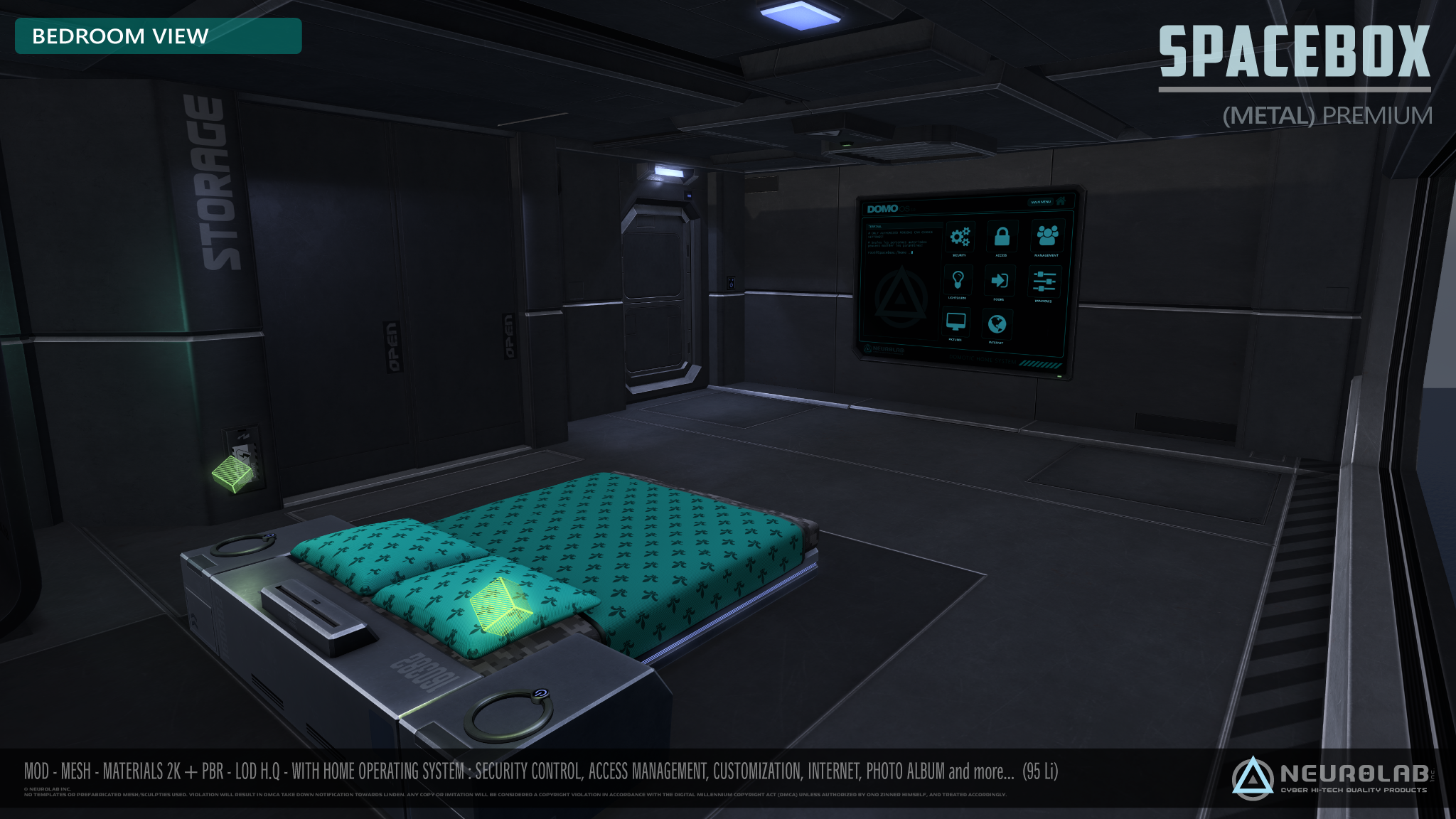Open the Windows sliders icon
This screenshot has width=1456, height=819.
1044,282
